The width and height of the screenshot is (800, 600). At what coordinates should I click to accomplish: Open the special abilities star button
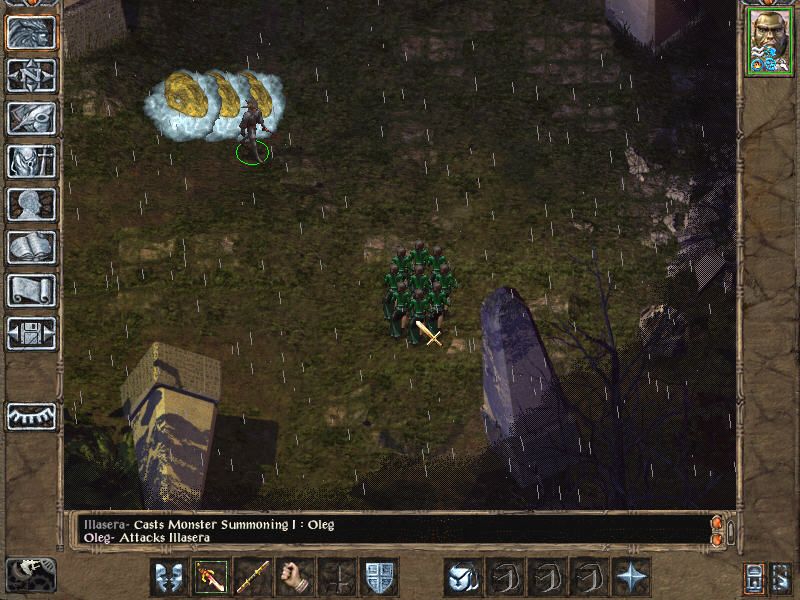631,577
